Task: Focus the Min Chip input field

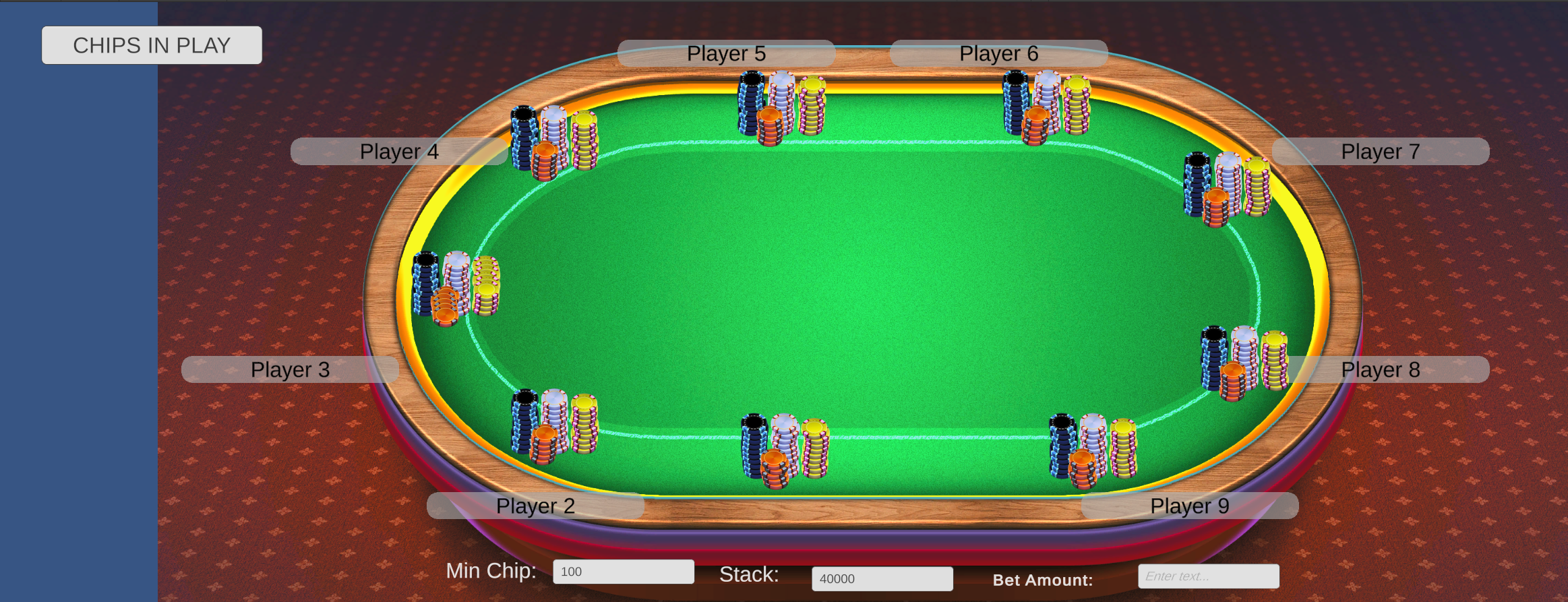Action: tap(624, 571)
